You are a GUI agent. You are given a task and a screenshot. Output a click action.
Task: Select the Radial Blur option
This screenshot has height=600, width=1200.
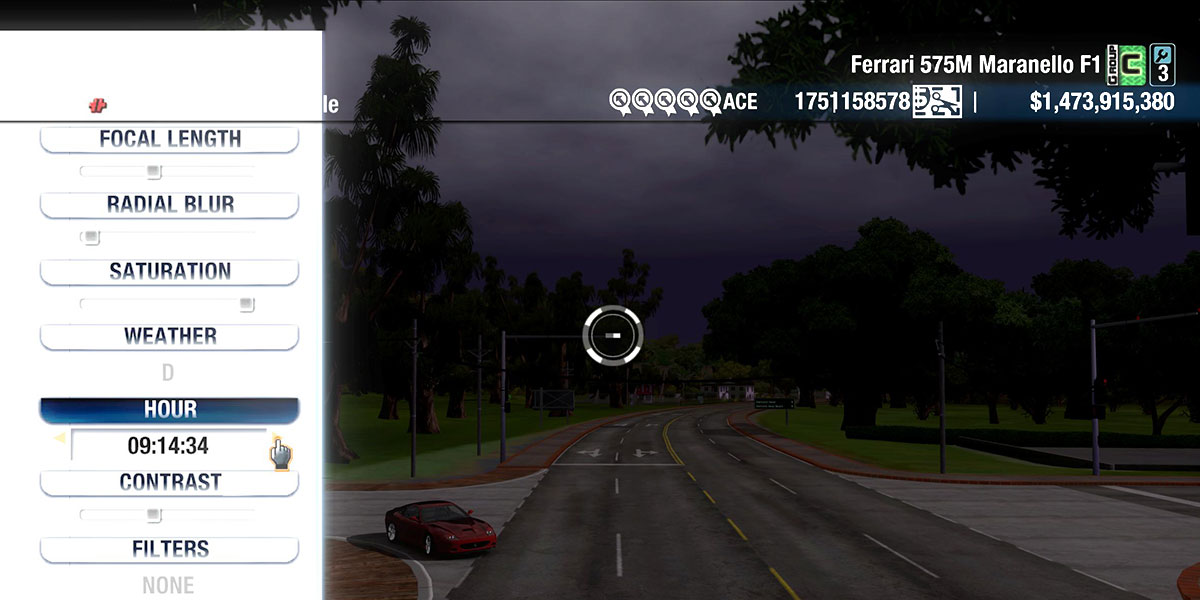click(169, 205)
